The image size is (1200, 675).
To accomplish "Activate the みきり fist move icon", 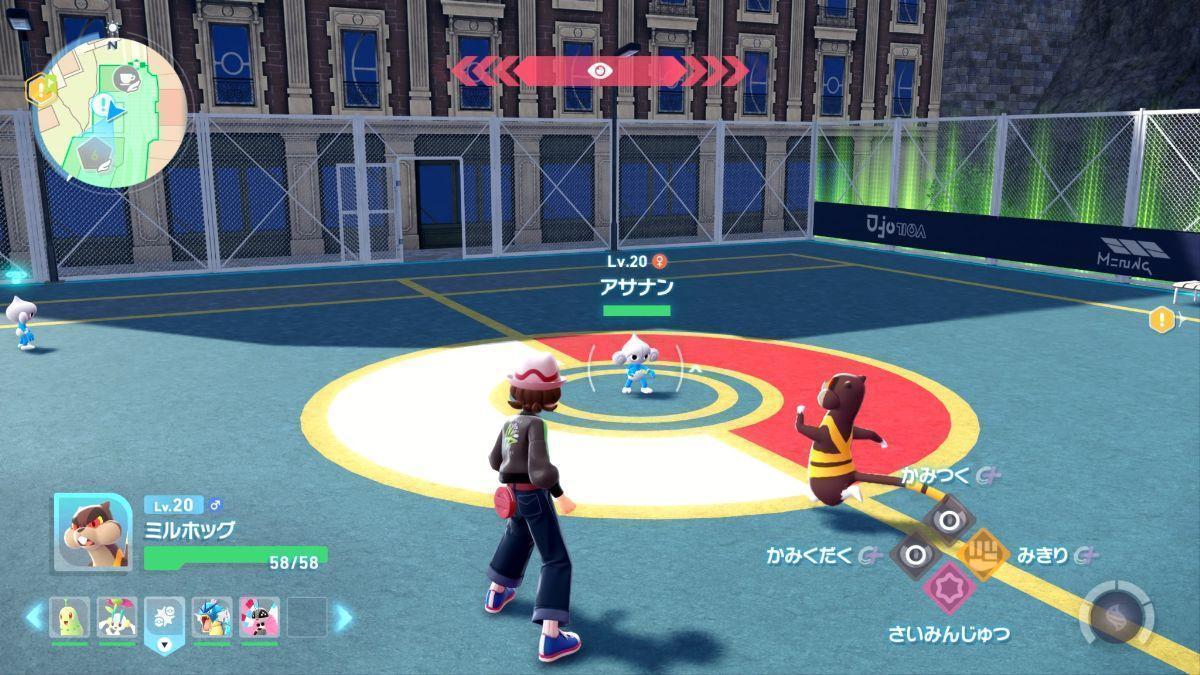I will tap(984, 554).
